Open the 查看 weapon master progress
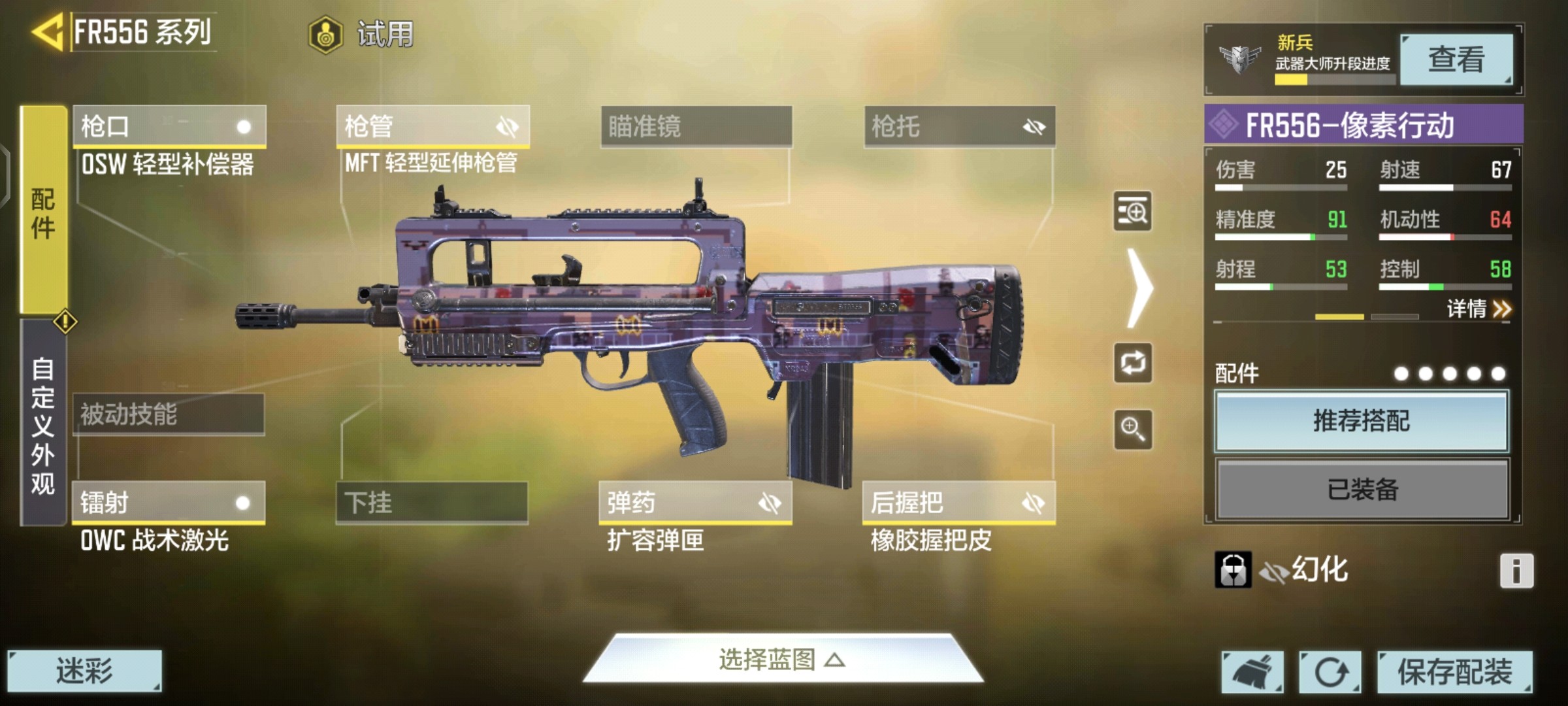This screenshot has width=1568, height=706. click(1456, 60)
